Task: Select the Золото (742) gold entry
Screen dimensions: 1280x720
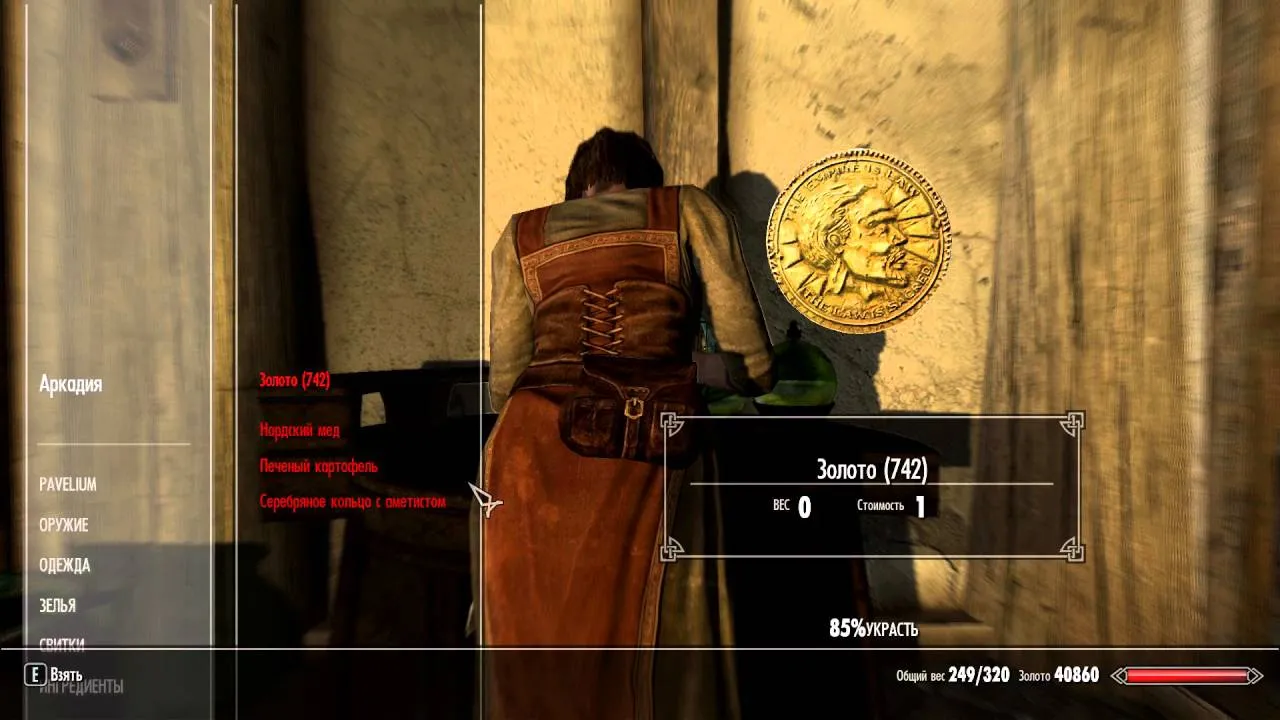Action: tap(294, 380)
